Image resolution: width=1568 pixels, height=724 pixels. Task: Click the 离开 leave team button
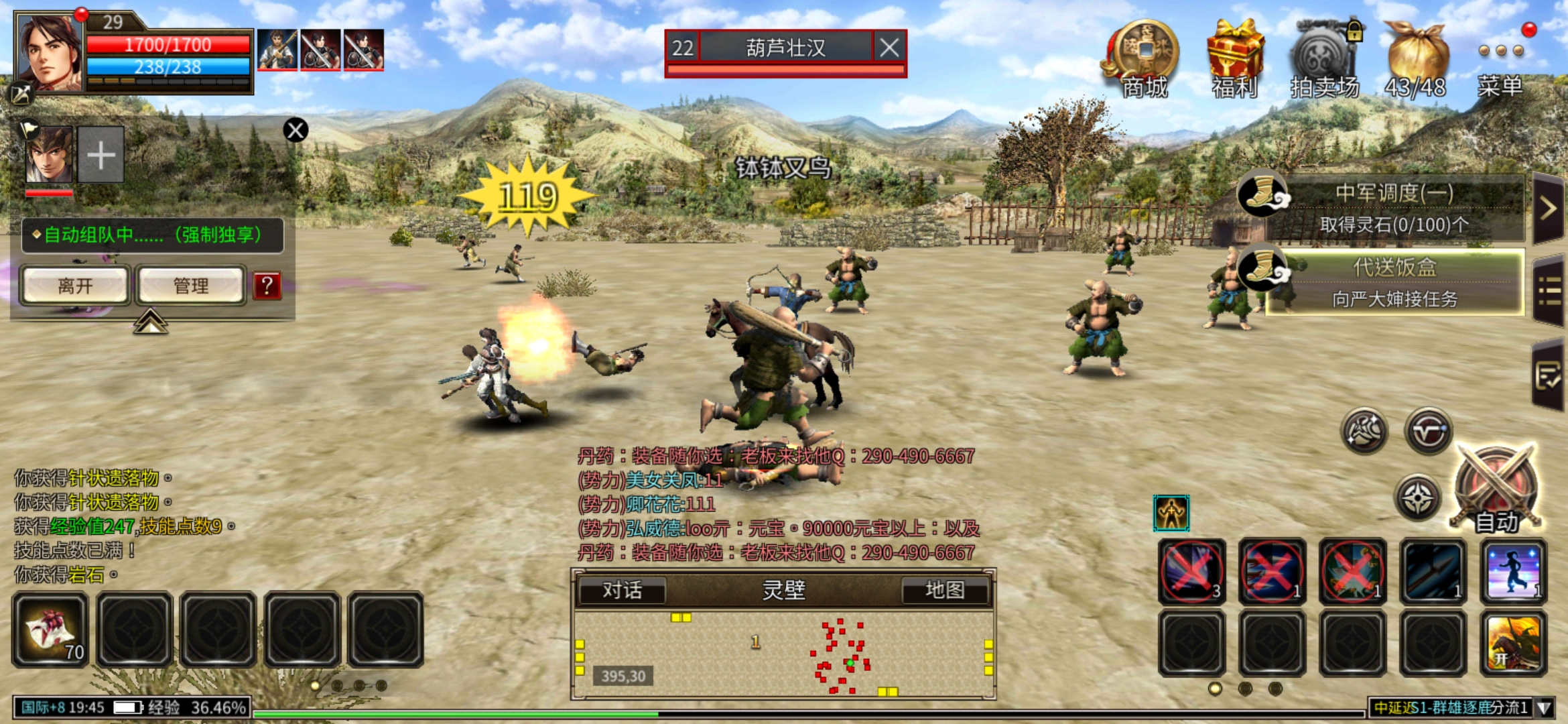(75, 286)
